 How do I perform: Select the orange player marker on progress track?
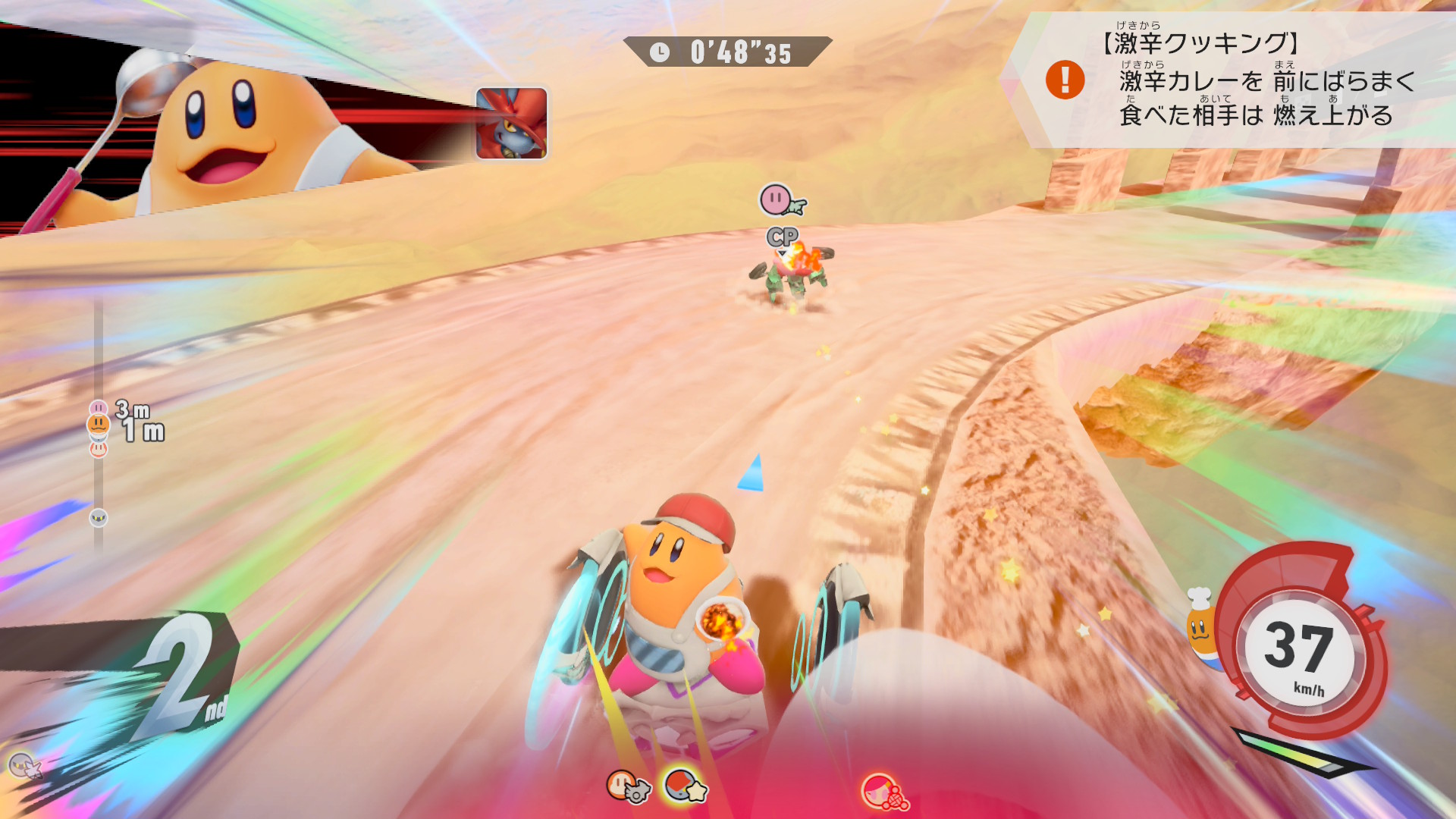99,424
